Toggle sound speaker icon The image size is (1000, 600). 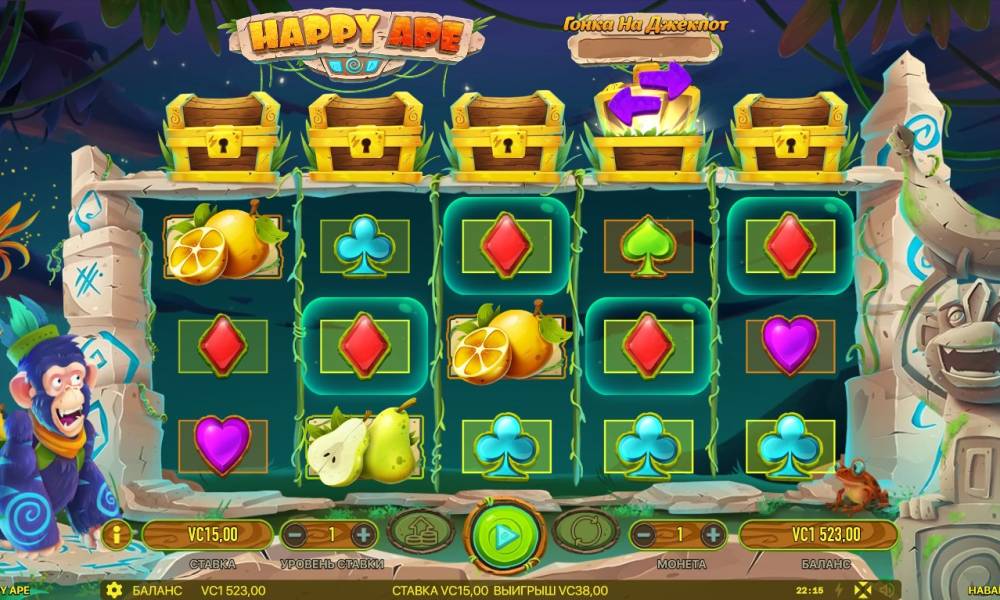click(x=885, y=590)
